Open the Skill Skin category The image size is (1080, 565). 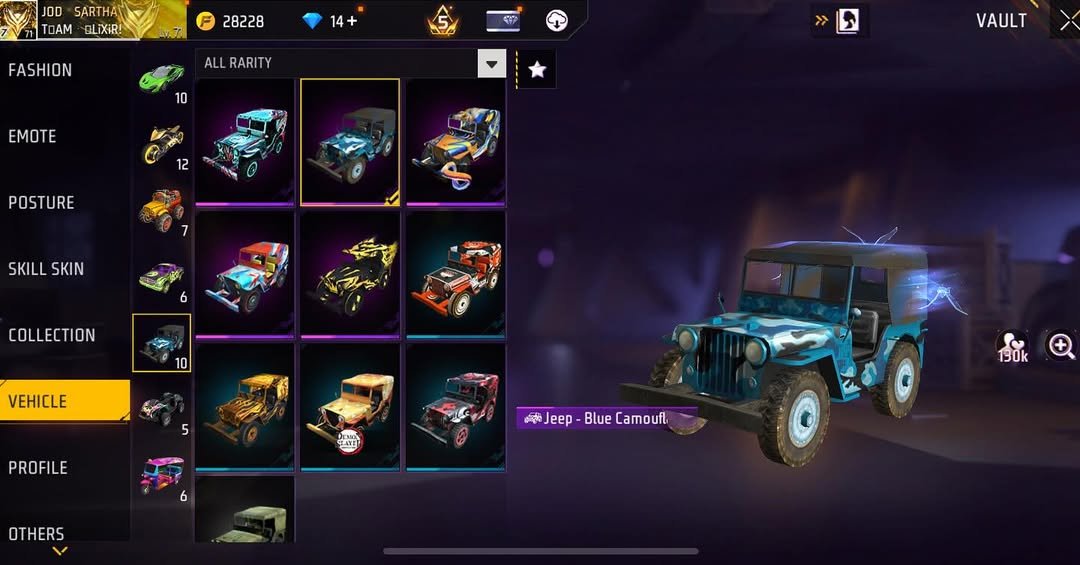46,268
